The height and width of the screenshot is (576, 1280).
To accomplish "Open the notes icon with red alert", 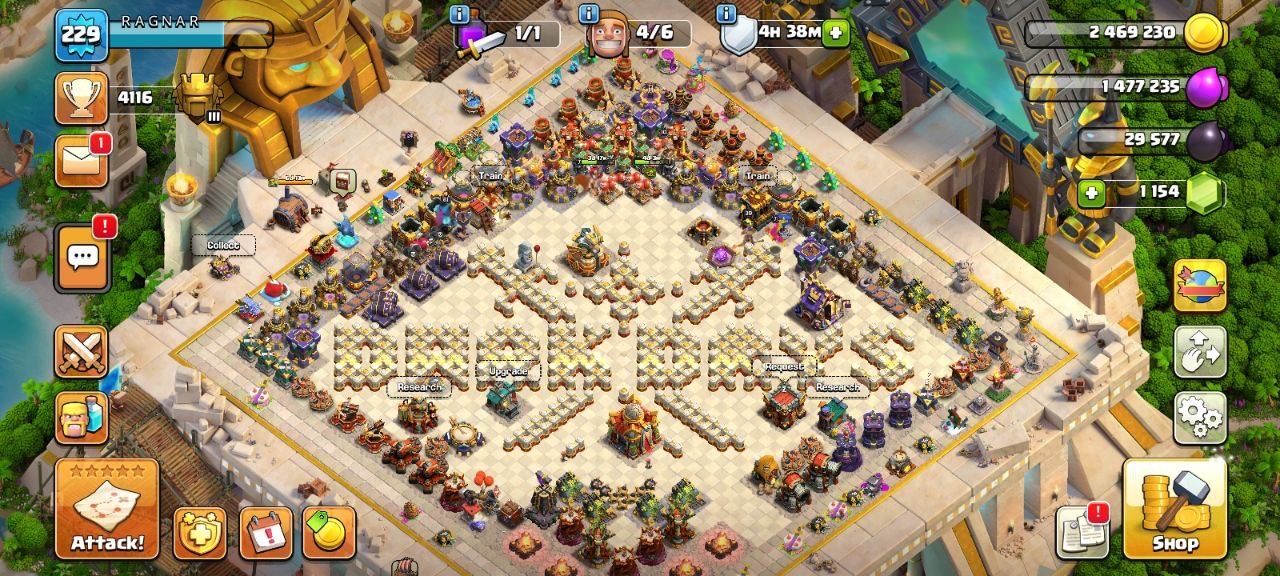I will (1082, 531).
